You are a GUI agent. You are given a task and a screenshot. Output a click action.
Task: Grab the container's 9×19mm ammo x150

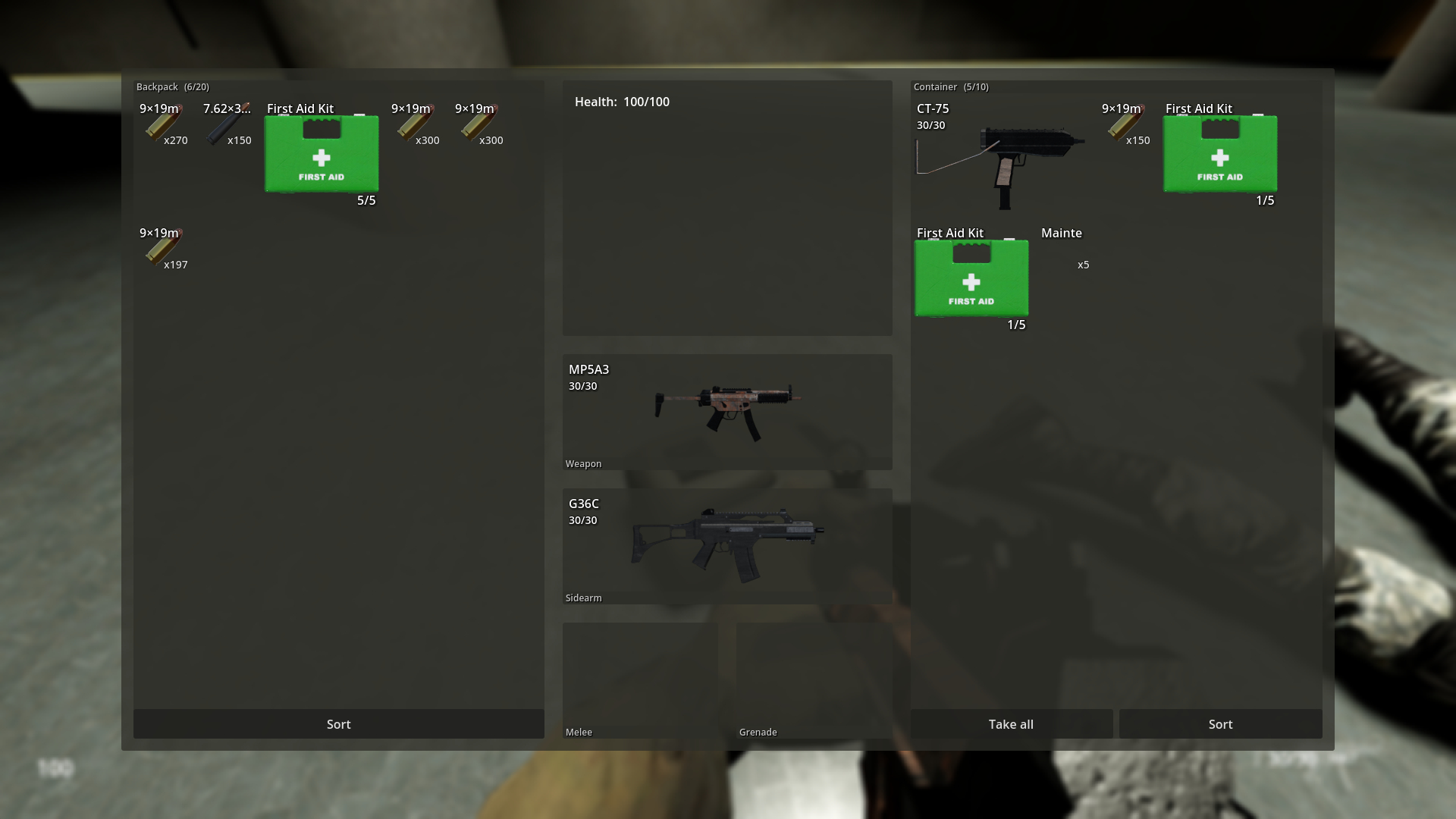coord(1125,125)
